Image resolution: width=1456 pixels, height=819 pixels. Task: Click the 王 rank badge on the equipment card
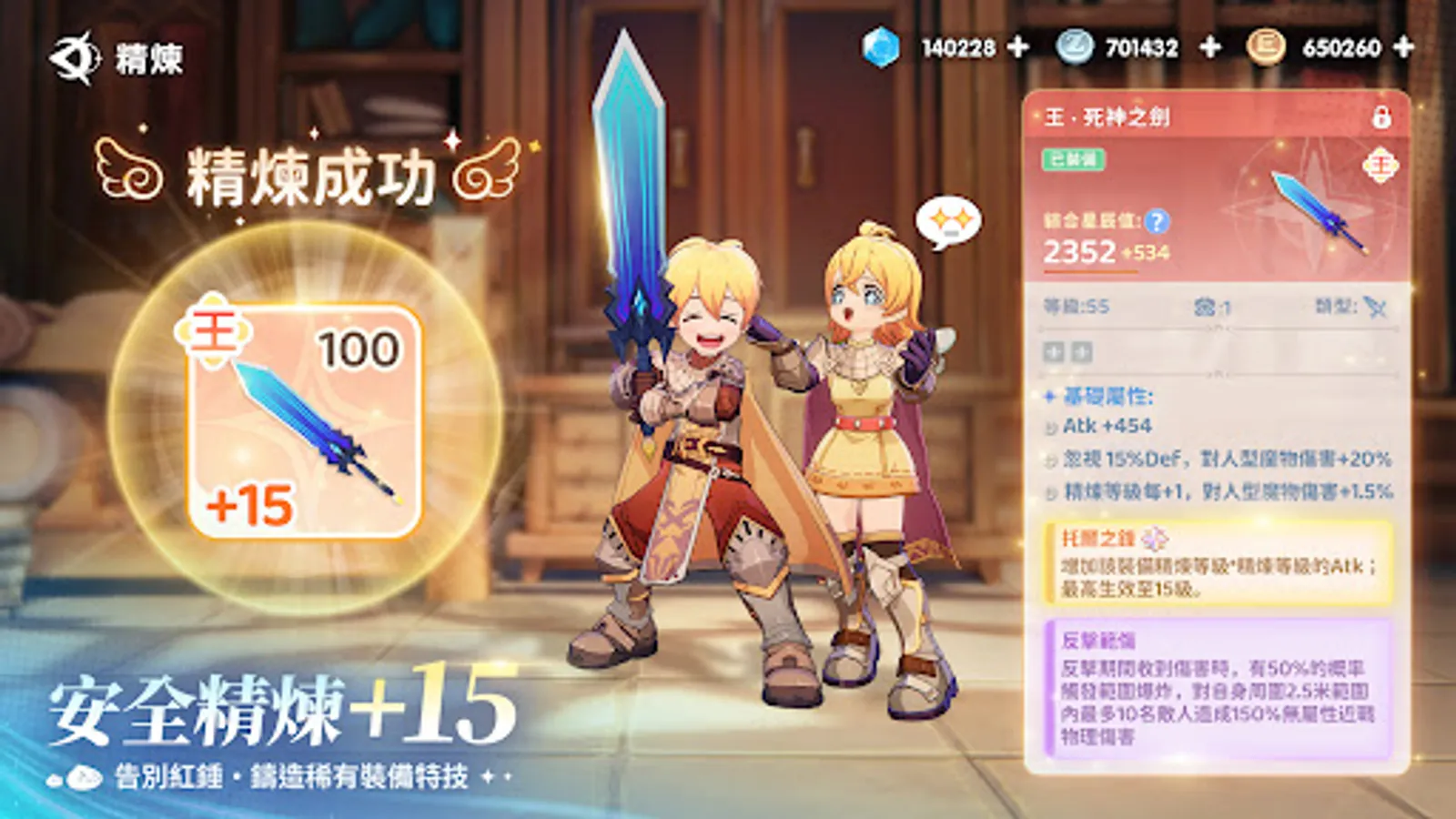1382,165
